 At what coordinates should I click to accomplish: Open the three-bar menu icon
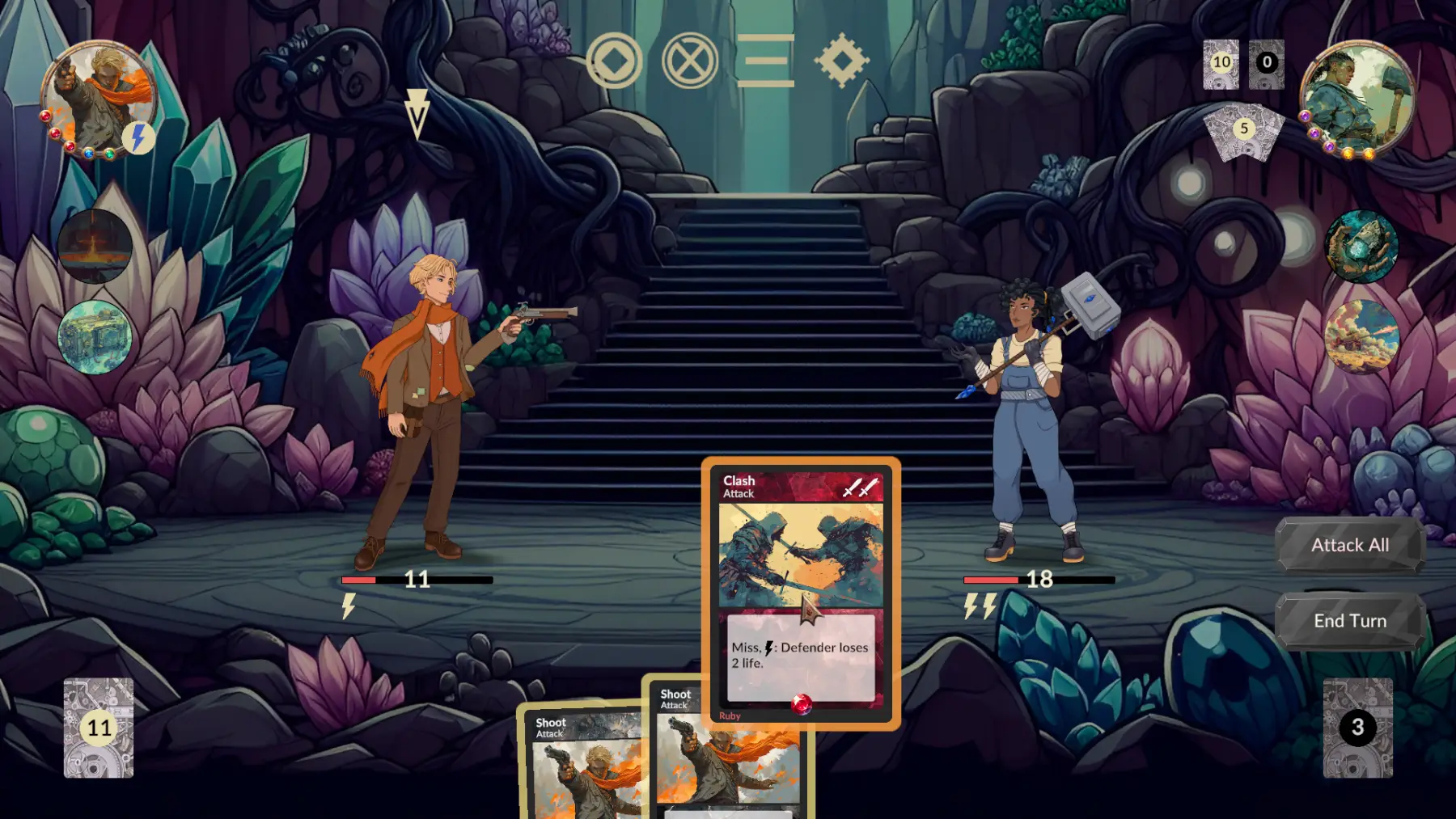765,61
